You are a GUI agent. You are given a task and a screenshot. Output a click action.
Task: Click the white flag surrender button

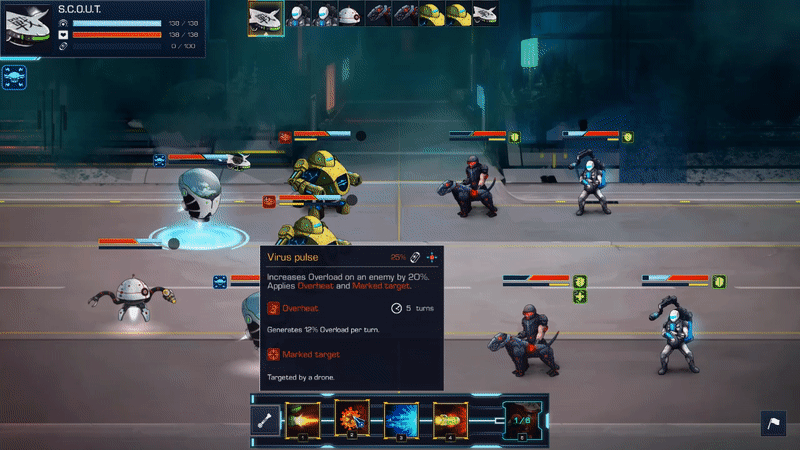coord(773,424)
